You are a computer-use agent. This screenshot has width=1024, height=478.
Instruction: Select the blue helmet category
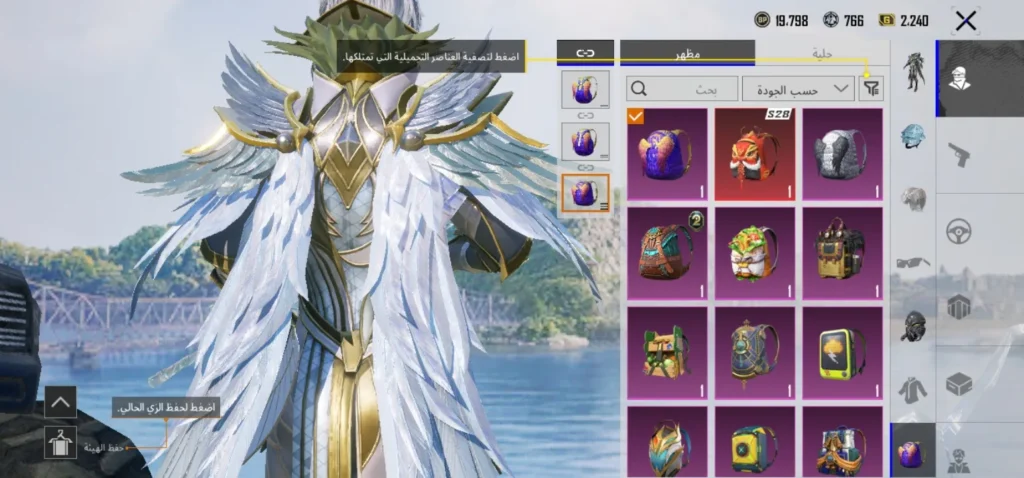coord(912,136)
